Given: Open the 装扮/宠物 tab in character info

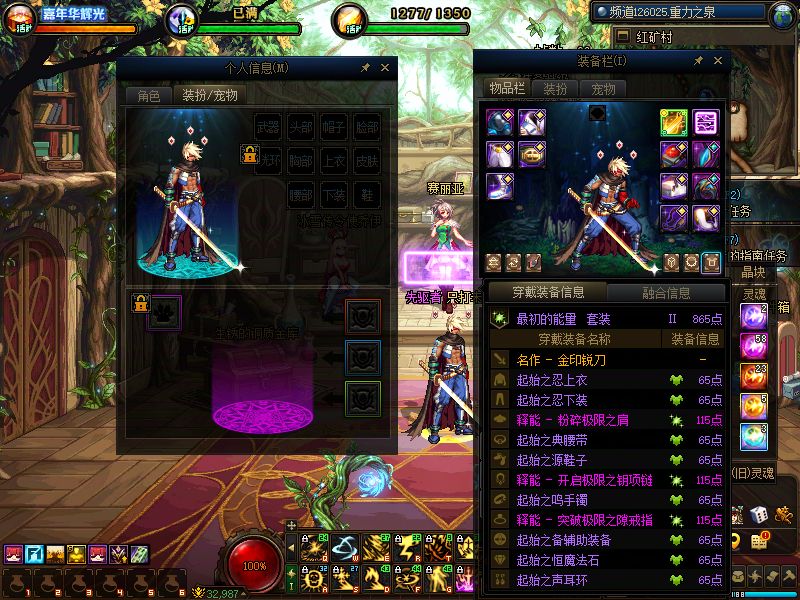Looking at the screenshot, I should coord(210,96).
